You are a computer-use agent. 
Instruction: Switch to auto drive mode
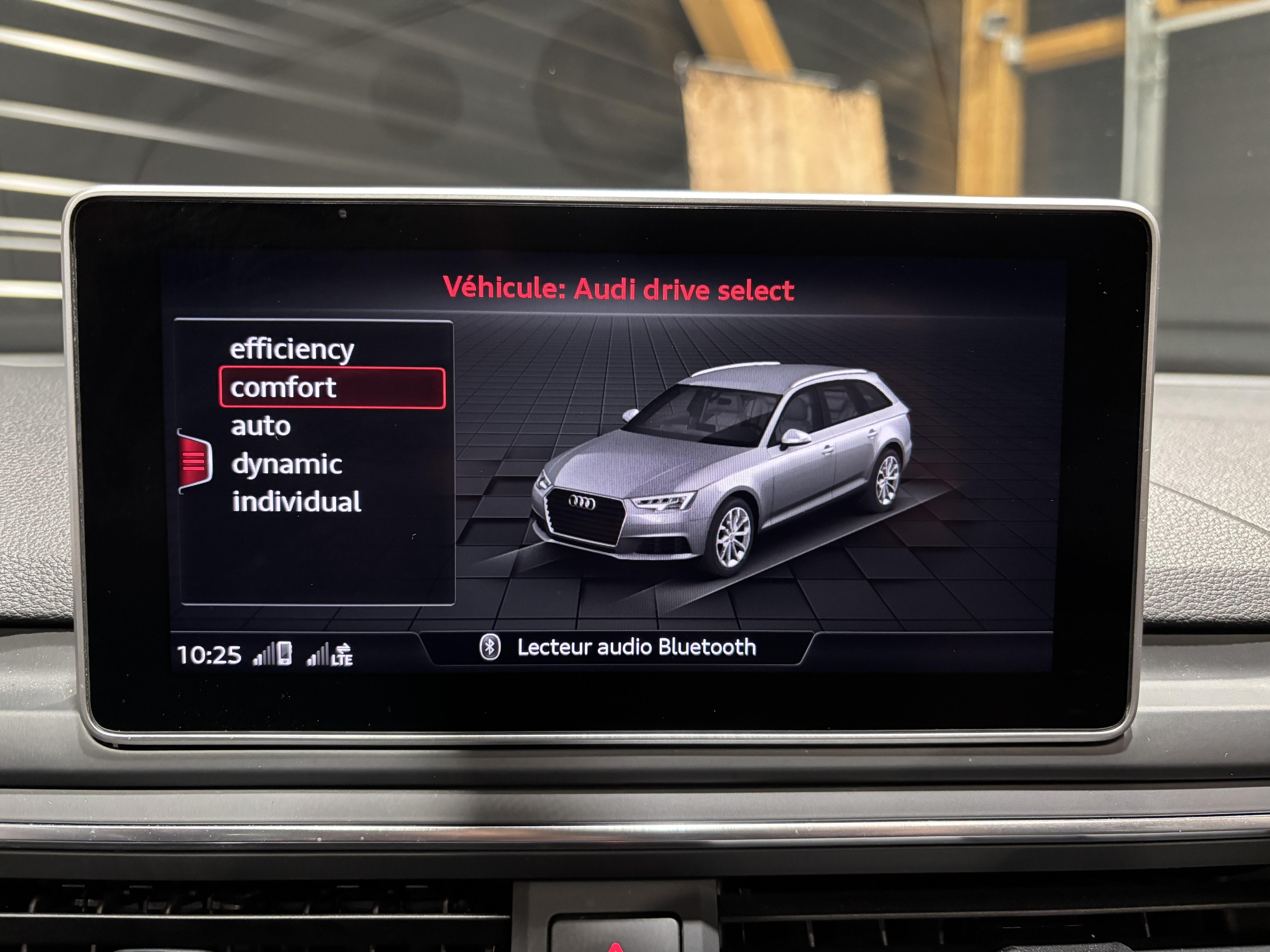[261, 426]
